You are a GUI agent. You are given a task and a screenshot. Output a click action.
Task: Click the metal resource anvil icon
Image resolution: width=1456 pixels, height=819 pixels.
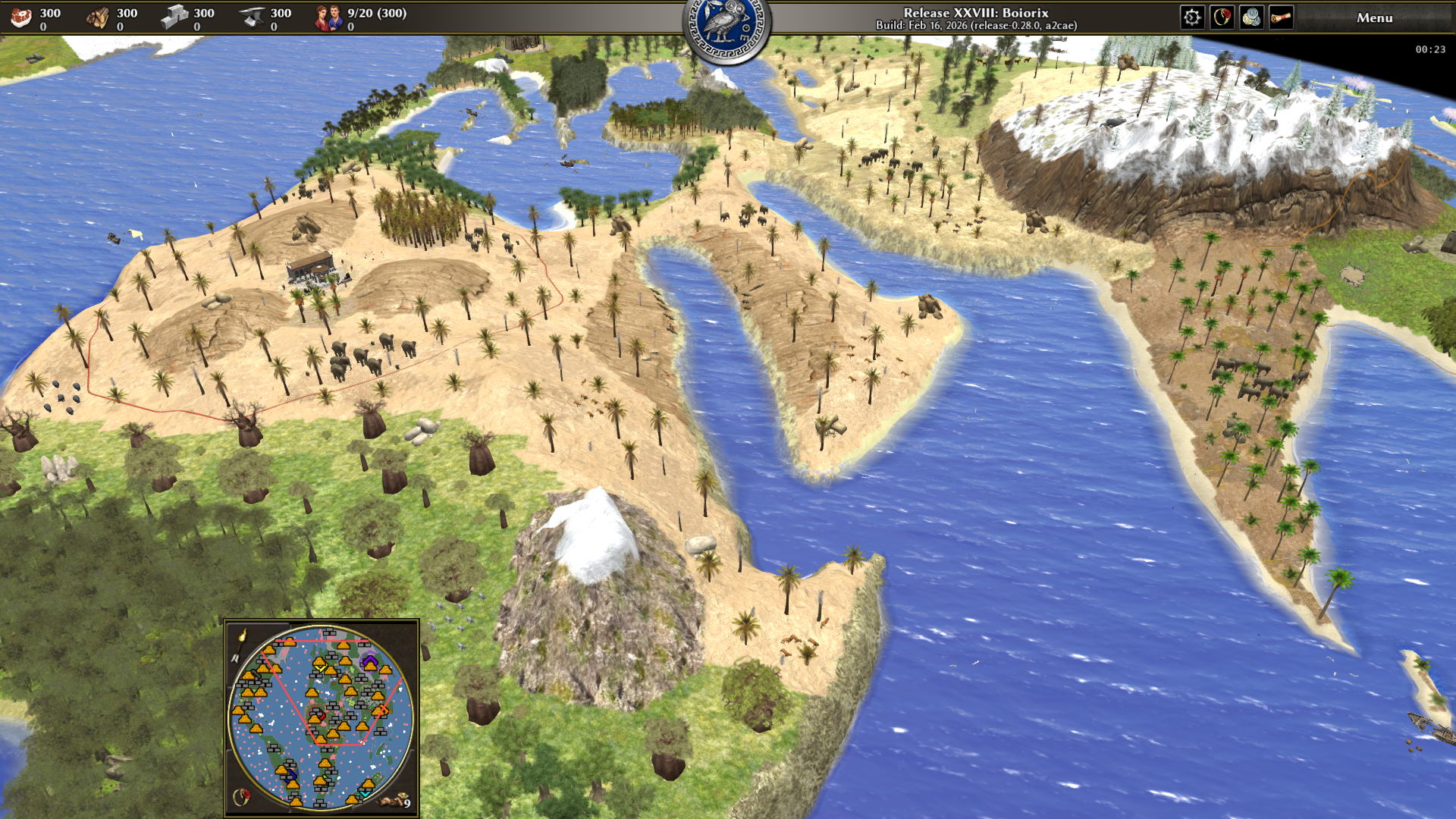251,17
